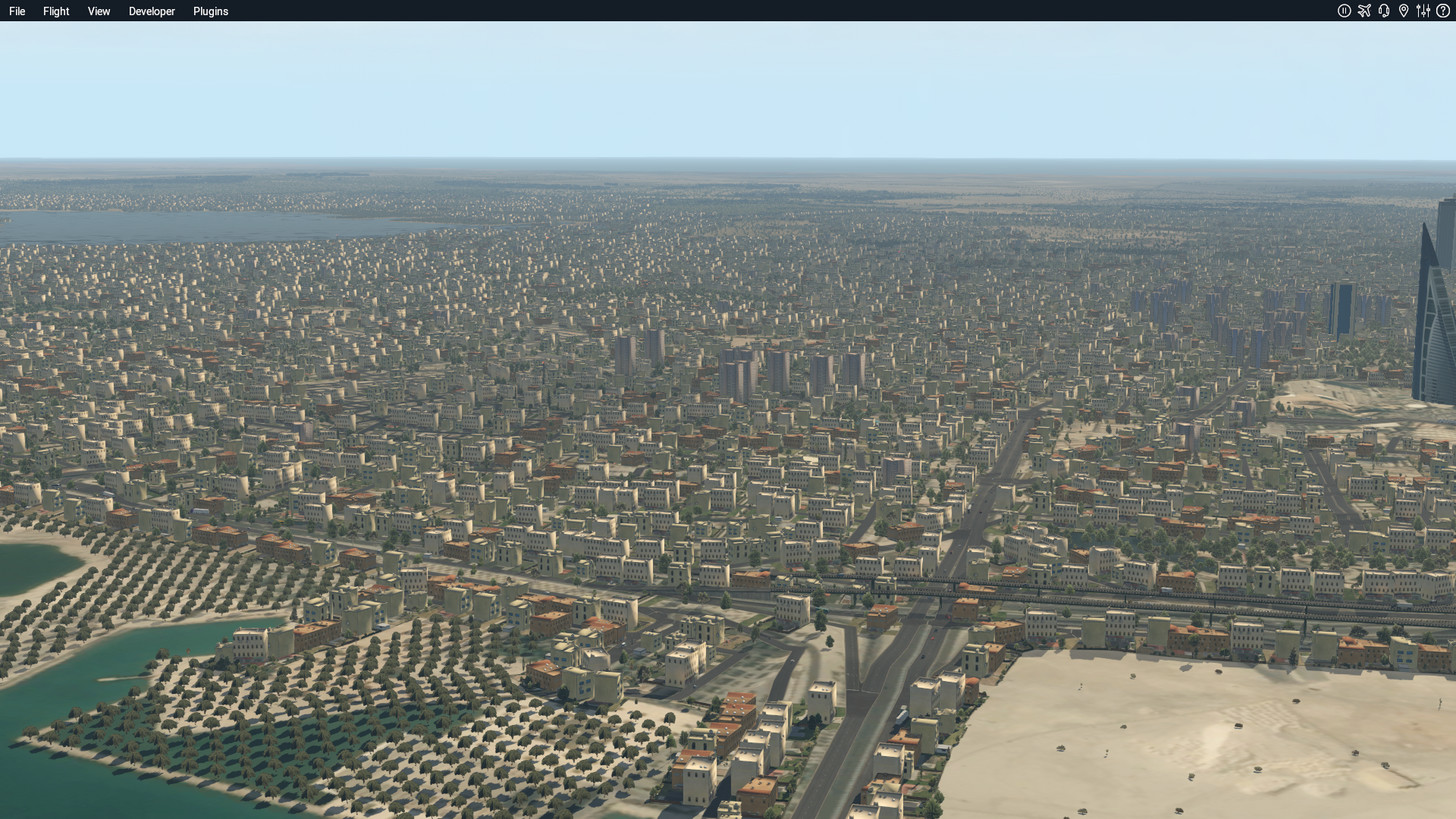
Task: Click the airplane icon in the toolbar
Action: click(x=1364, y=11)
